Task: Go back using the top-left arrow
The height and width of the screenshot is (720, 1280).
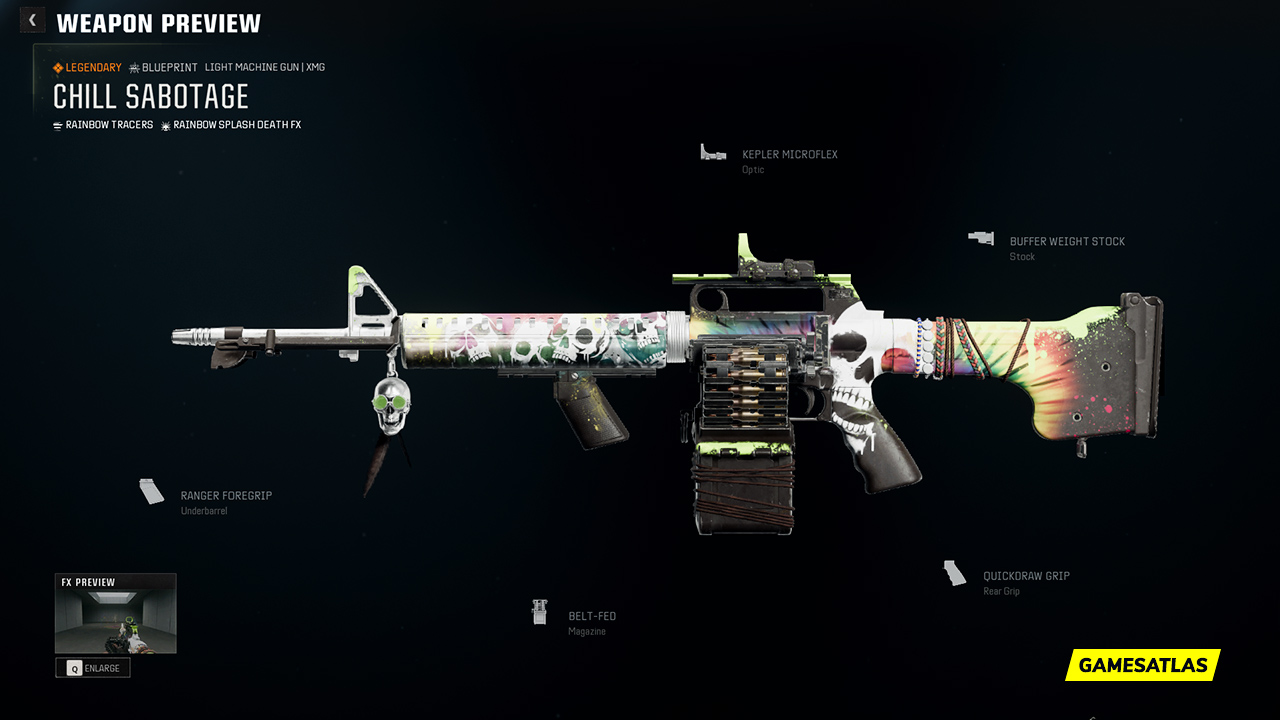Action: (32, 20)
